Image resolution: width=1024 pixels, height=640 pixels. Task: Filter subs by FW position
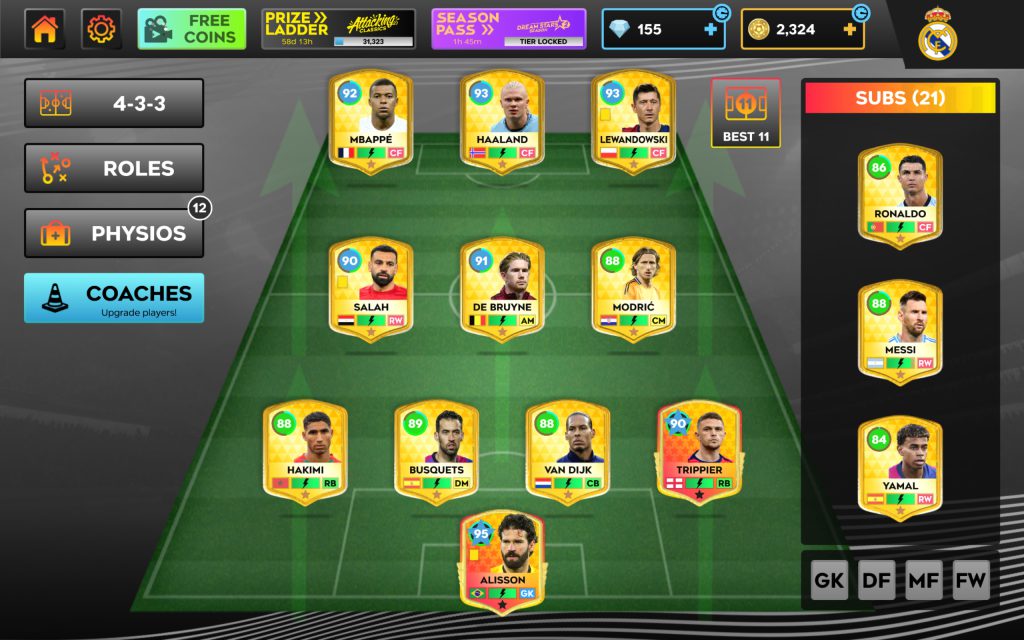(971, 580)
